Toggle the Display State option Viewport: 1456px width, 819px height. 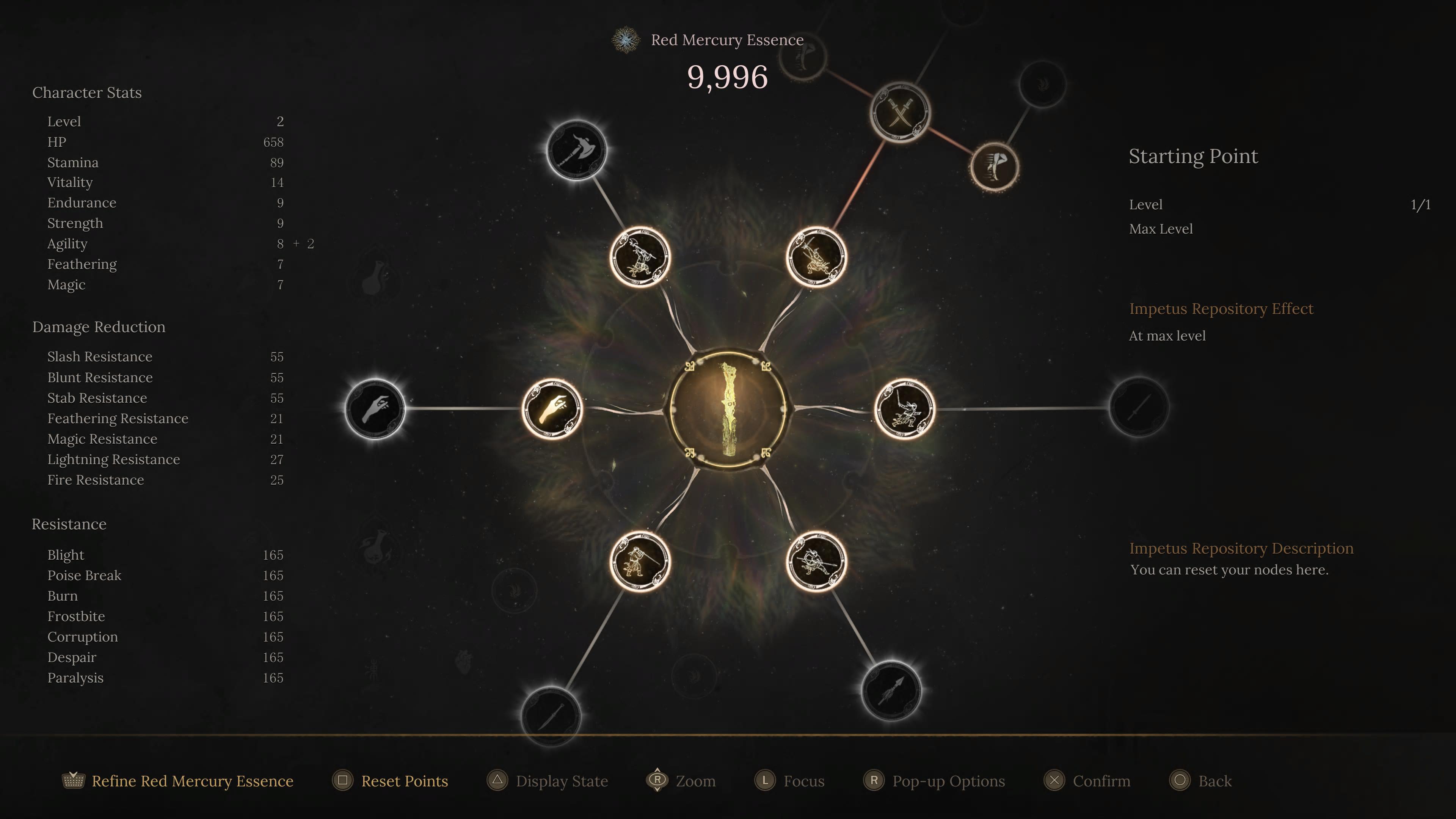tap(561, 781)
